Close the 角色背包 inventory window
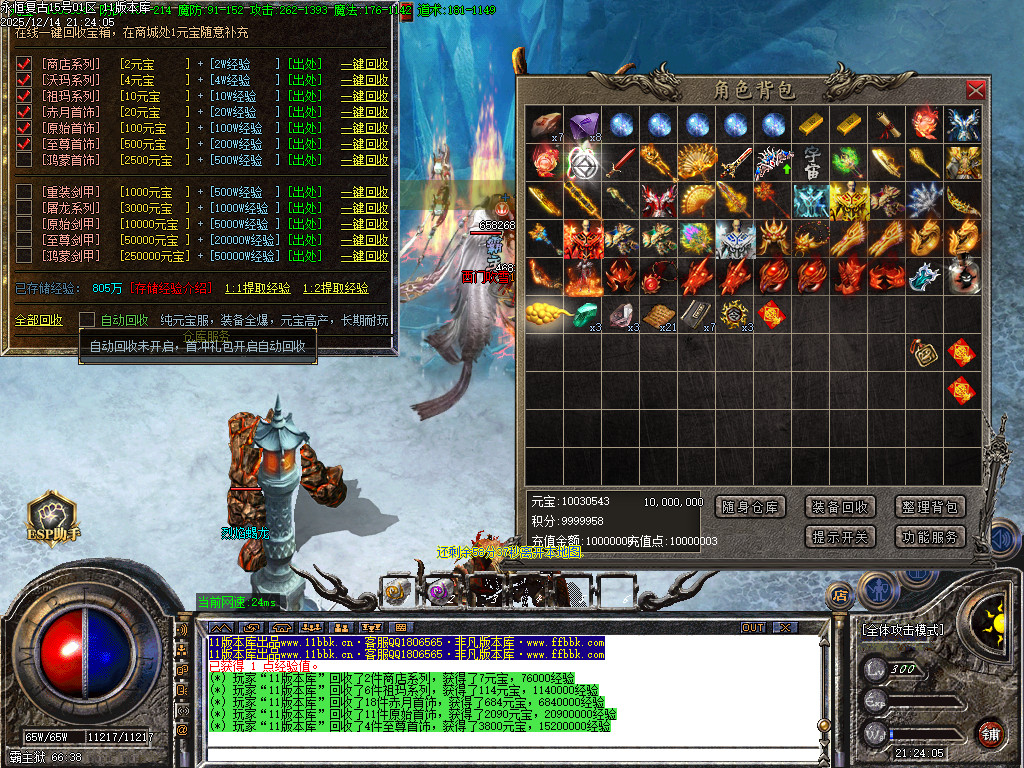The width and height of the screenshot is (1024, 768). coord(975,90)
